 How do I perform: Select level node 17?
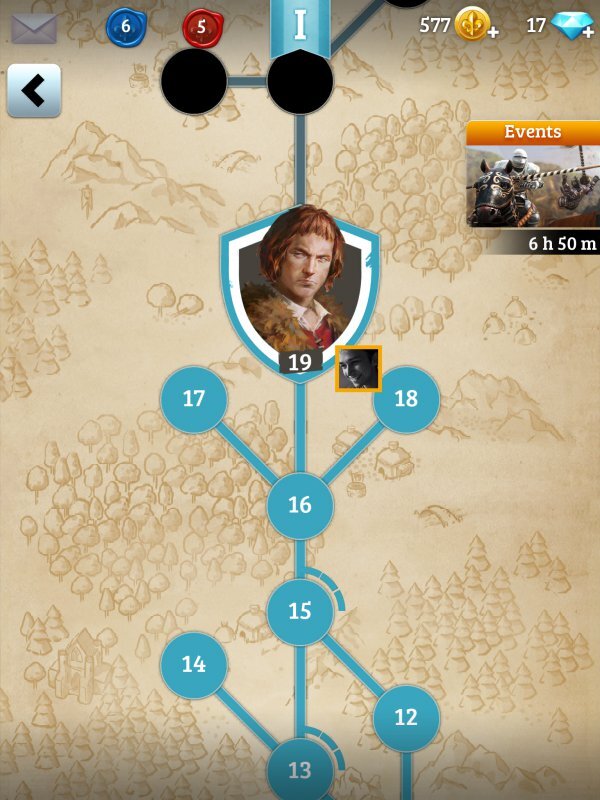[194, 399]
